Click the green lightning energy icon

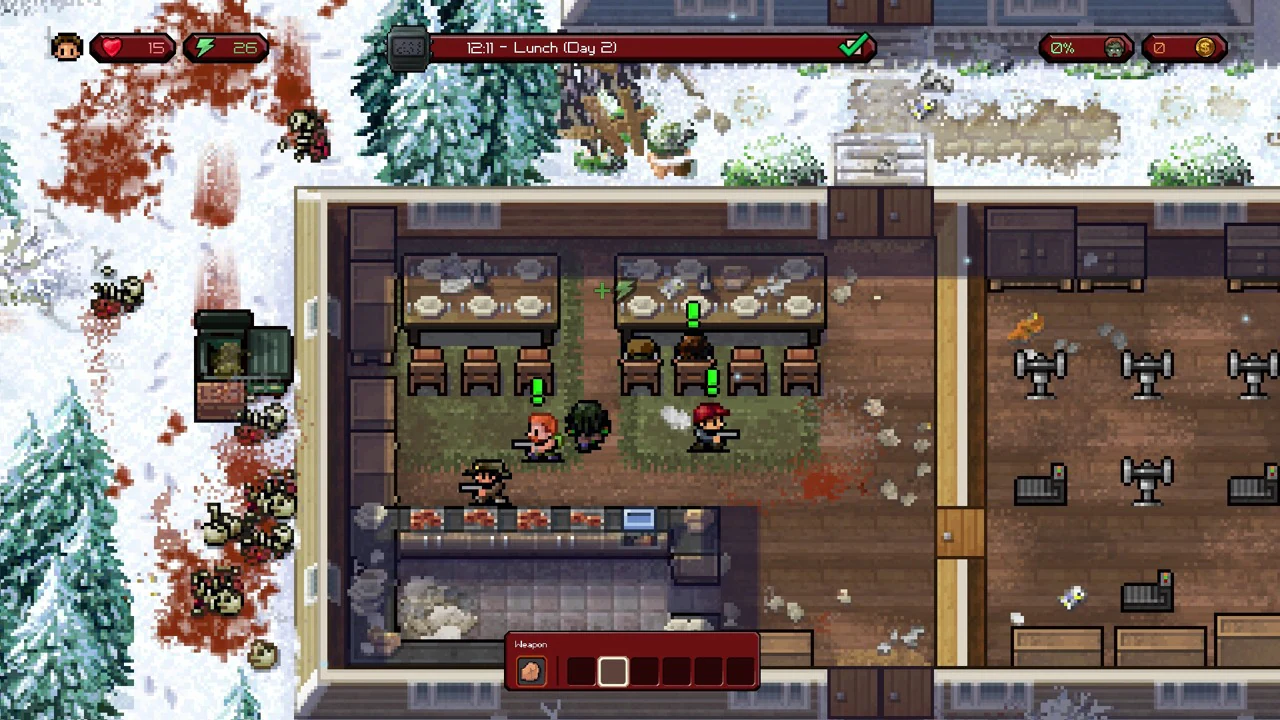tap(205, 47)
